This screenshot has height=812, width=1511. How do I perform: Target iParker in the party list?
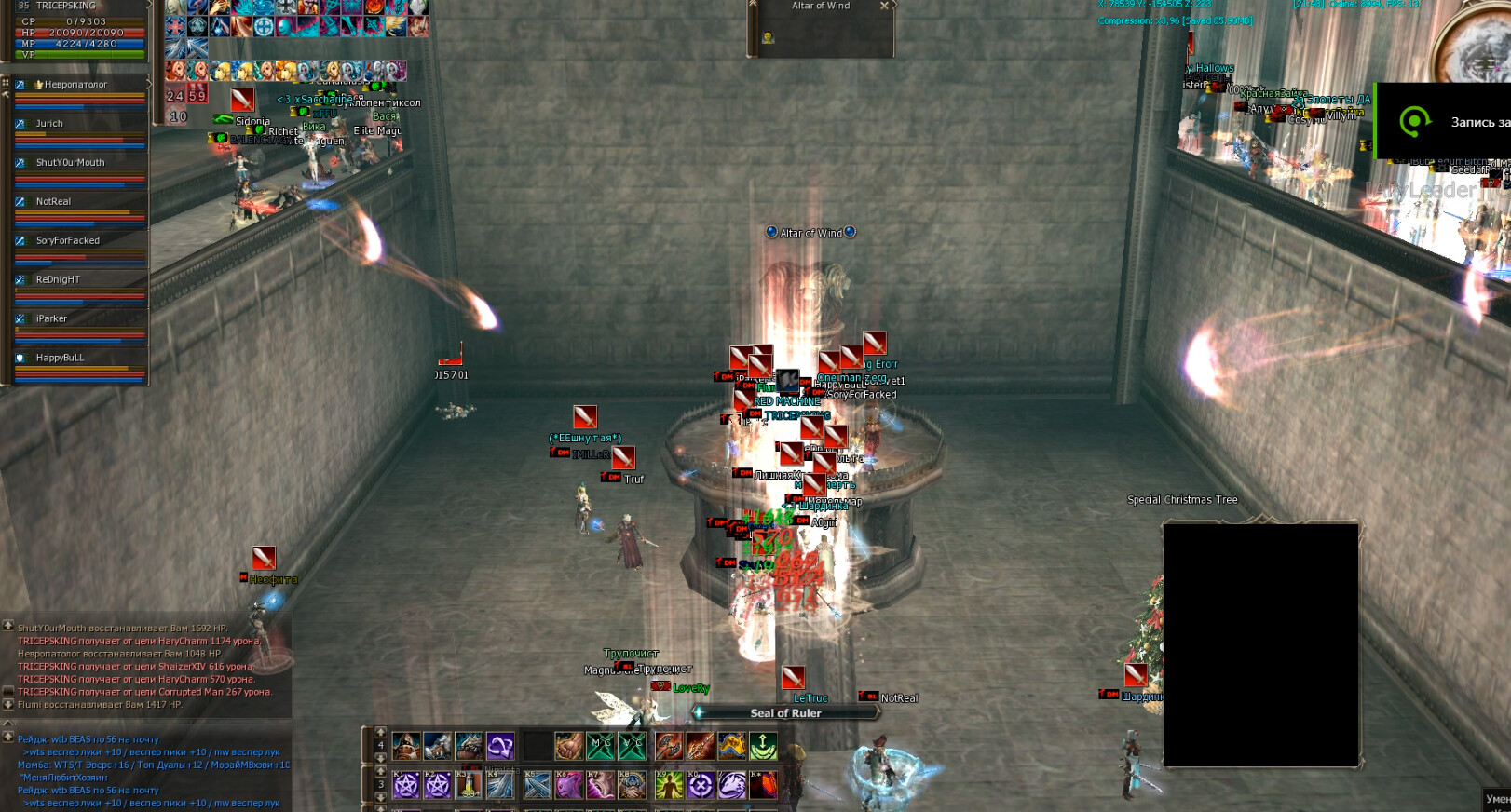52,319
